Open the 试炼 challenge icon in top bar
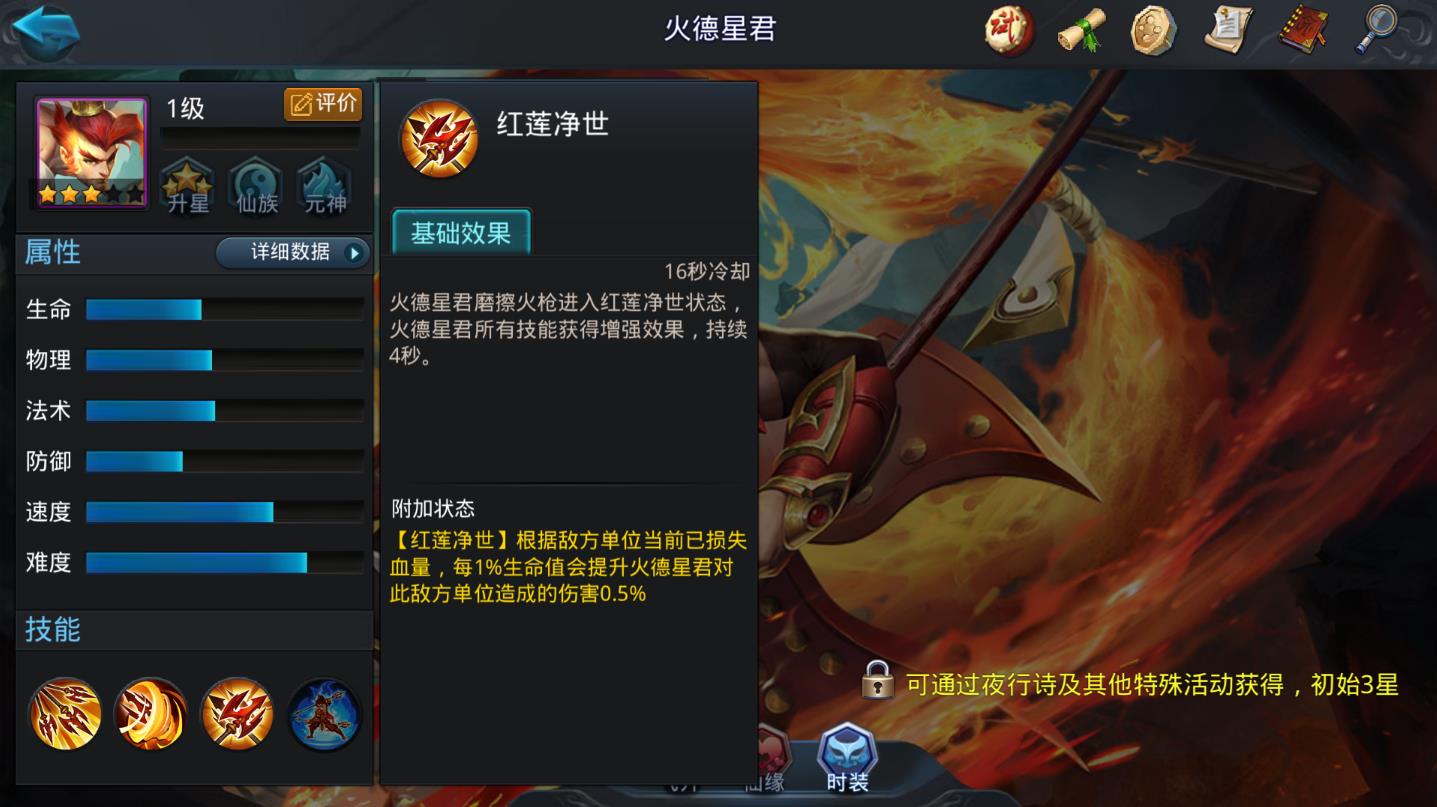 tap(1007, 31)
